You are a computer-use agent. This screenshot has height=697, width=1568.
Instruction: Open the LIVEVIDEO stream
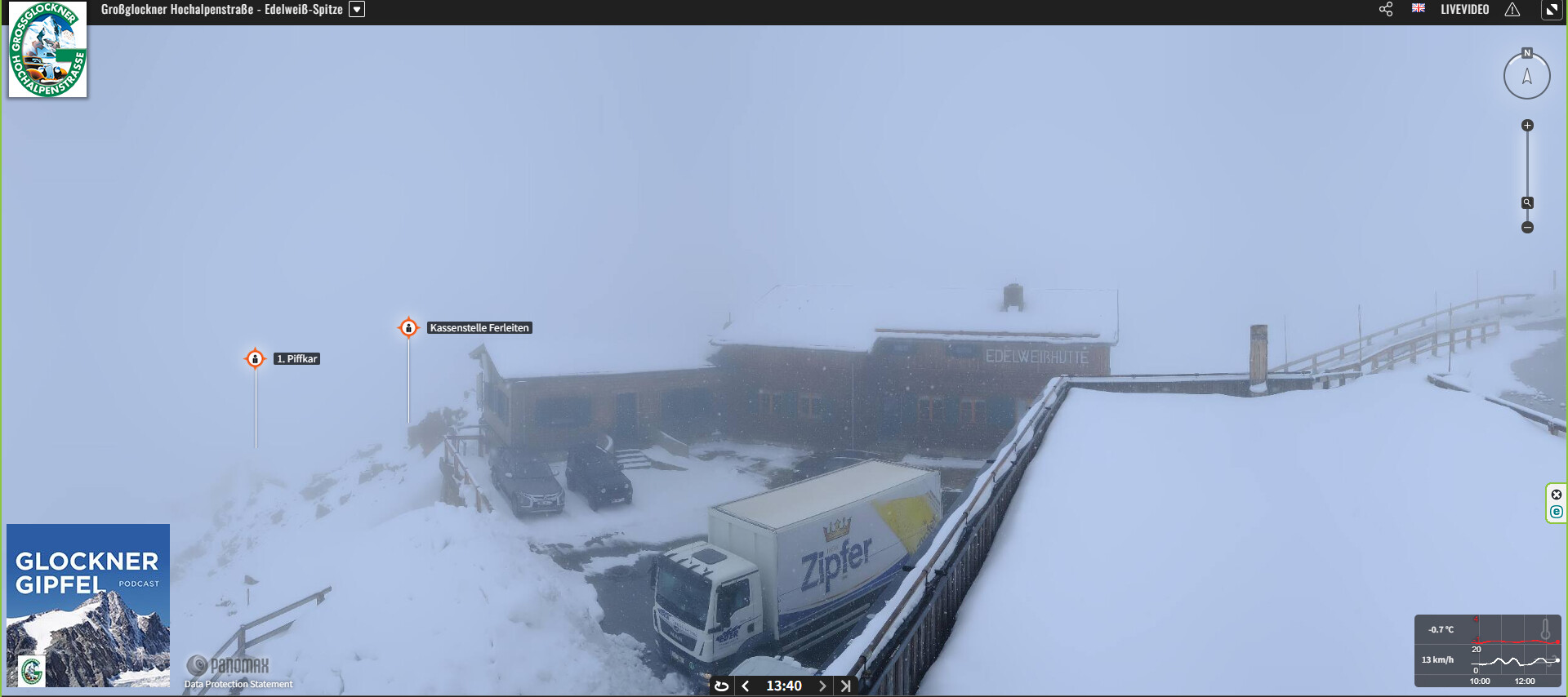pos(1464,10)
